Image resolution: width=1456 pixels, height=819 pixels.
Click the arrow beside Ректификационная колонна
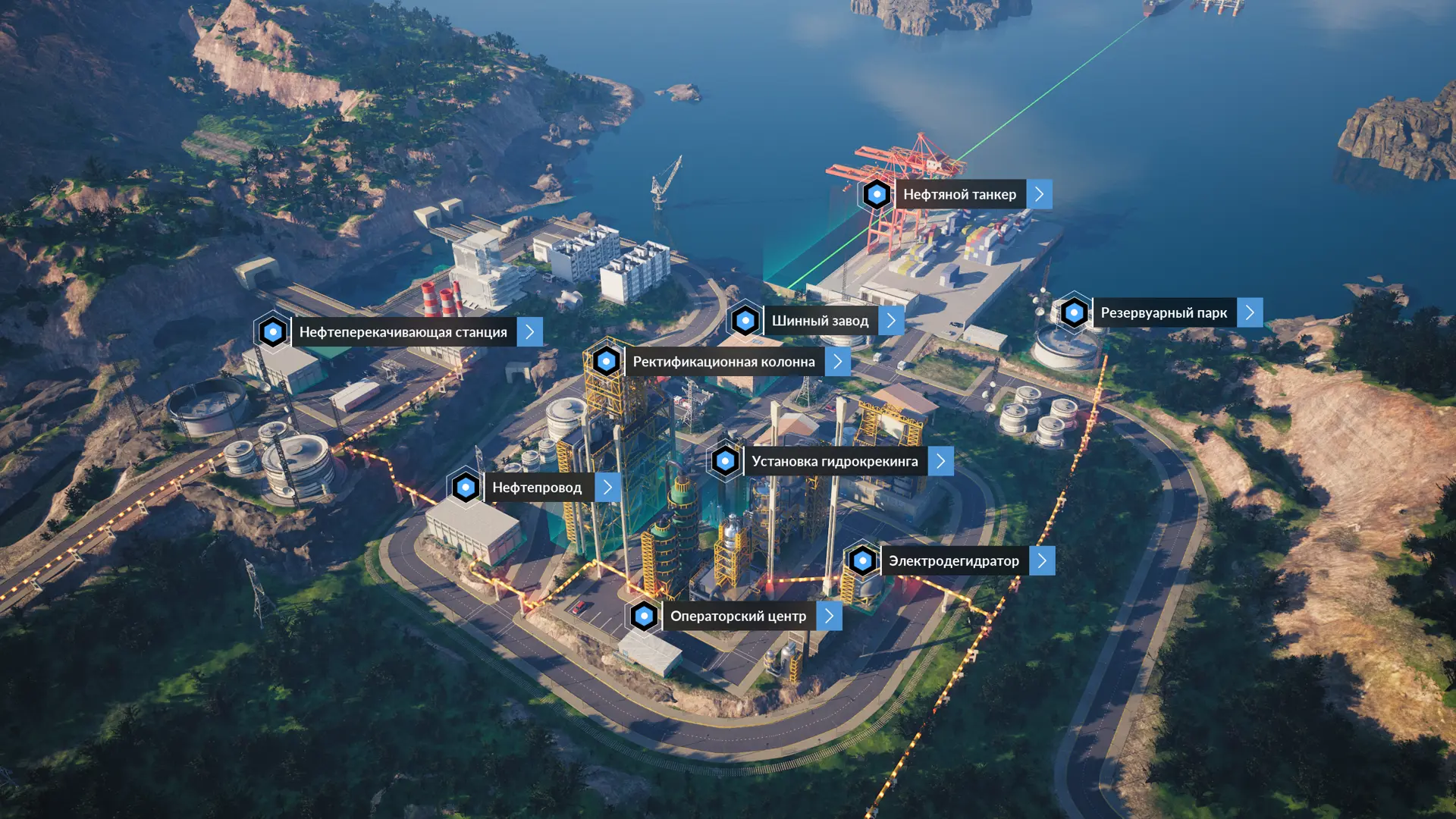click(x=837, y=362)
